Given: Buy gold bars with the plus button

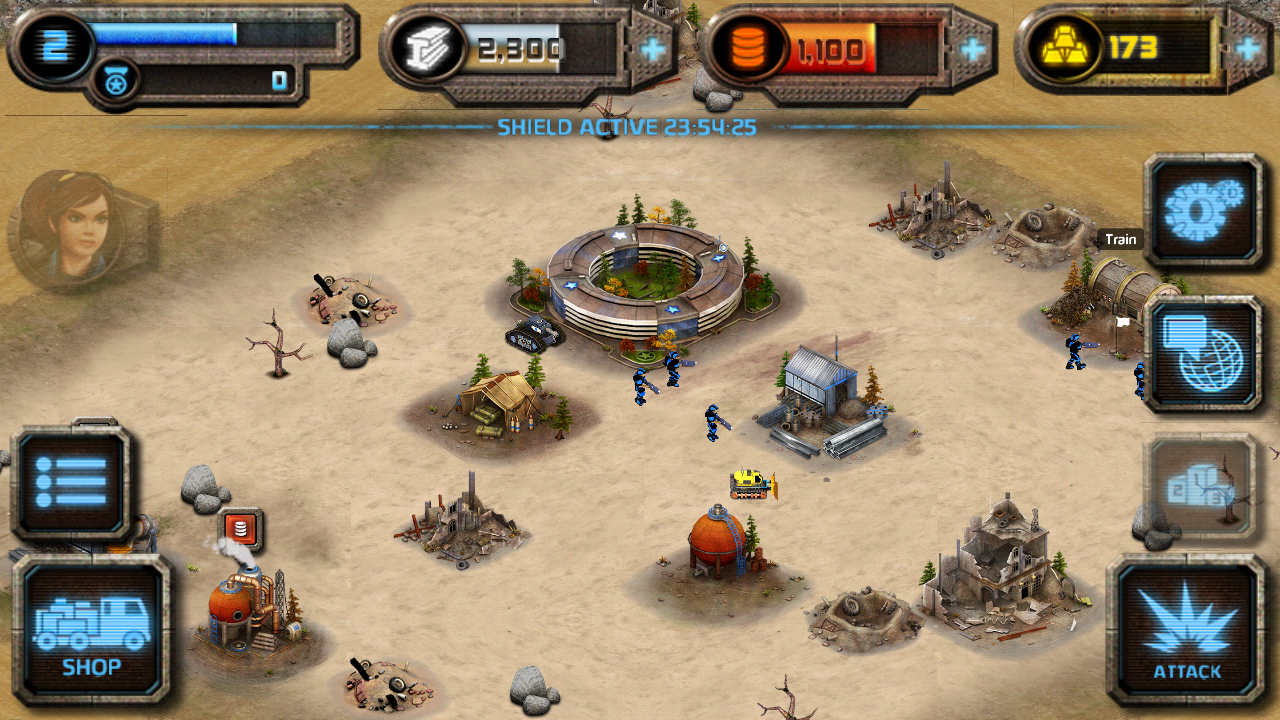Looking at the screenshot, I should click(x=1249, y=48).
